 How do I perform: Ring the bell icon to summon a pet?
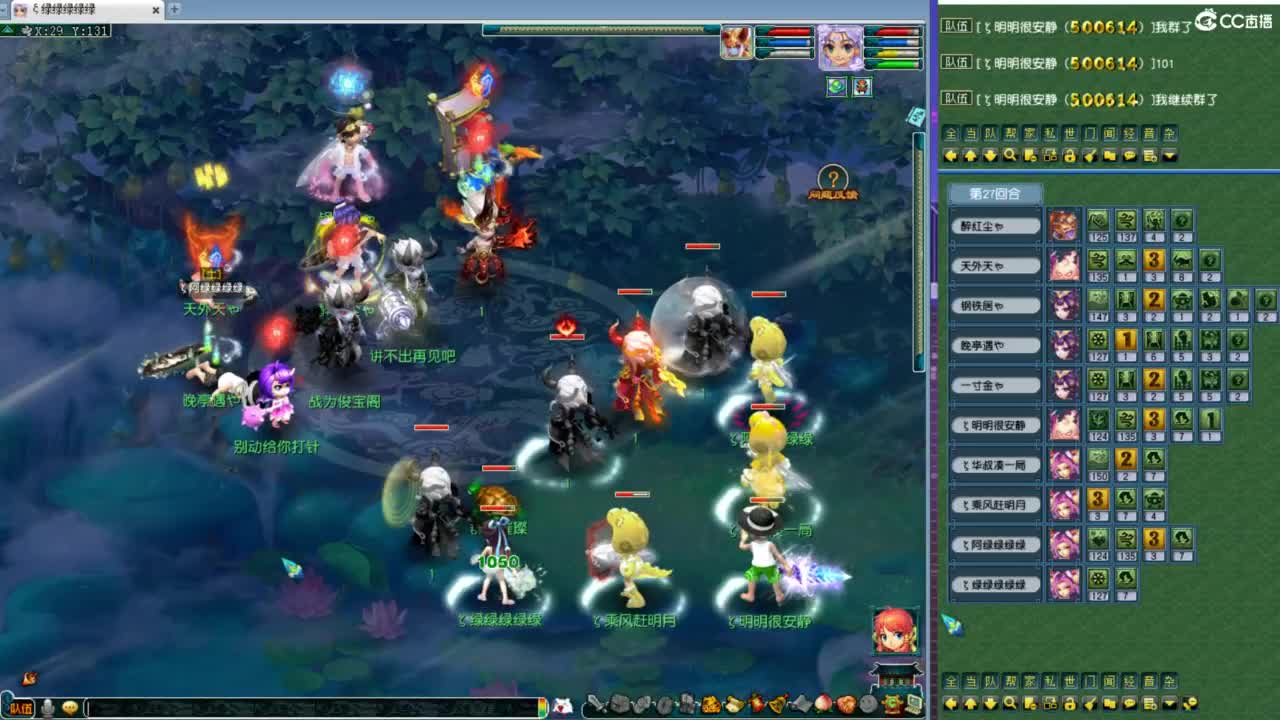777,703
